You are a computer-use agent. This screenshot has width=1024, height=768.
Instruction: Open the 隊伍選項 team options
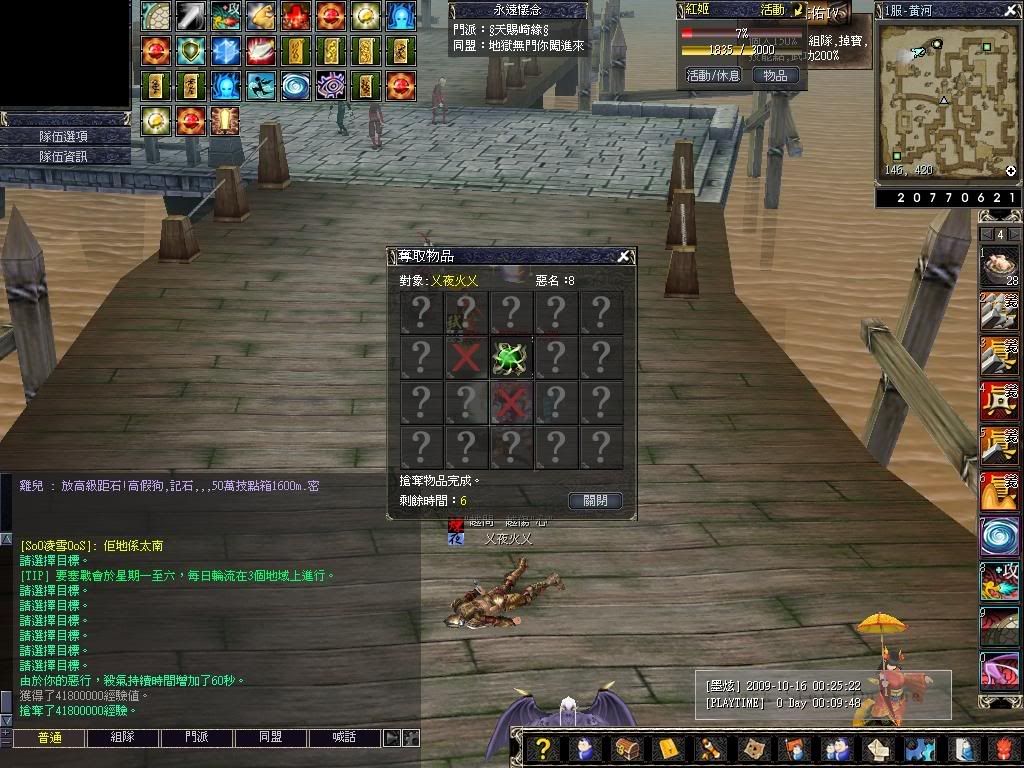(x=65, y=136)
